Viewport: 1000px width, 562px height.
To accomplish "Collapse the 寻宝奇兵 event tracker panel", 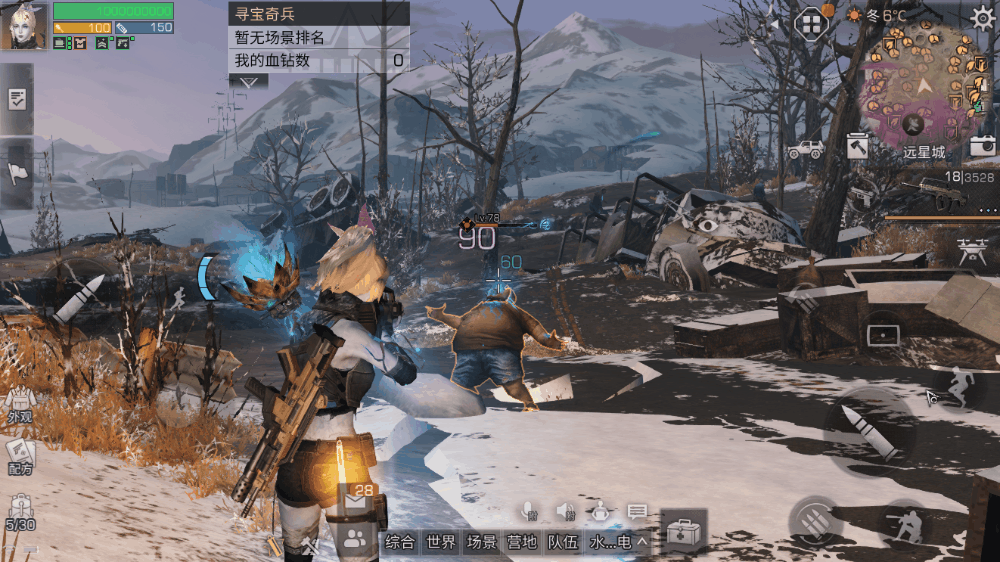I will tap(248, 81).
